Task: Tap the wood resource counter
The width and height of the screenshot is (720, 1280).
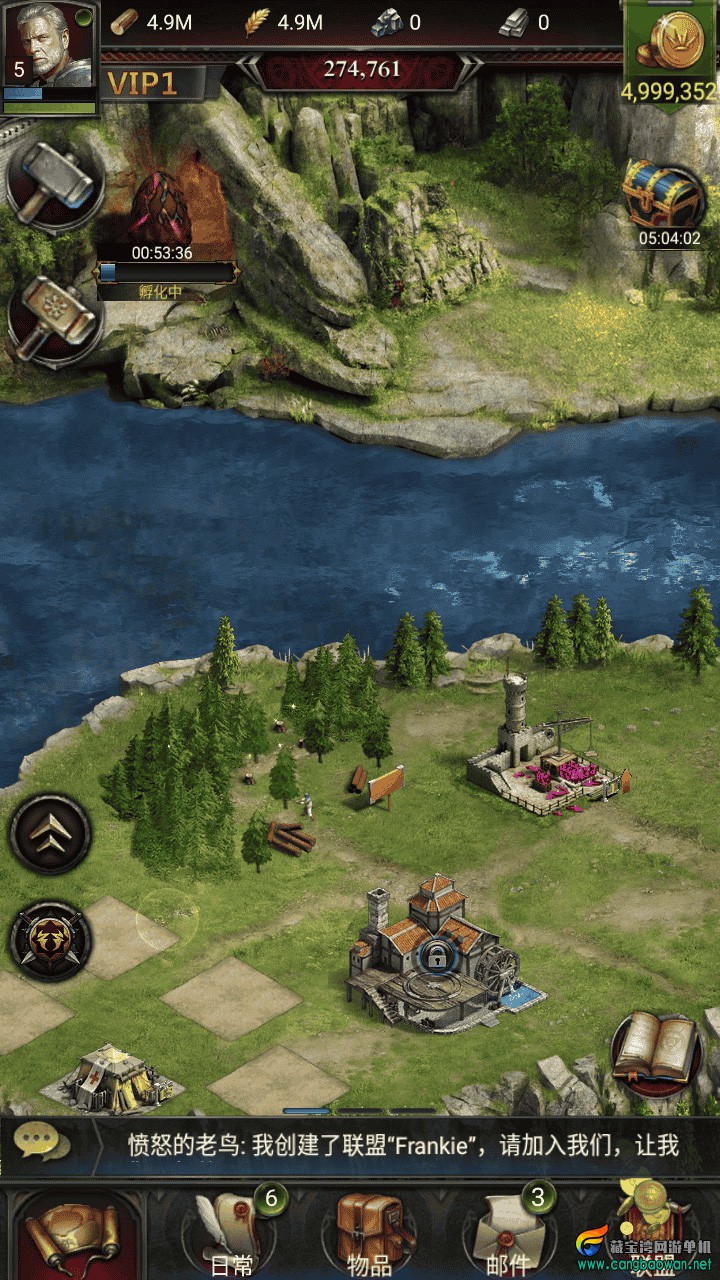Action: 150,22
